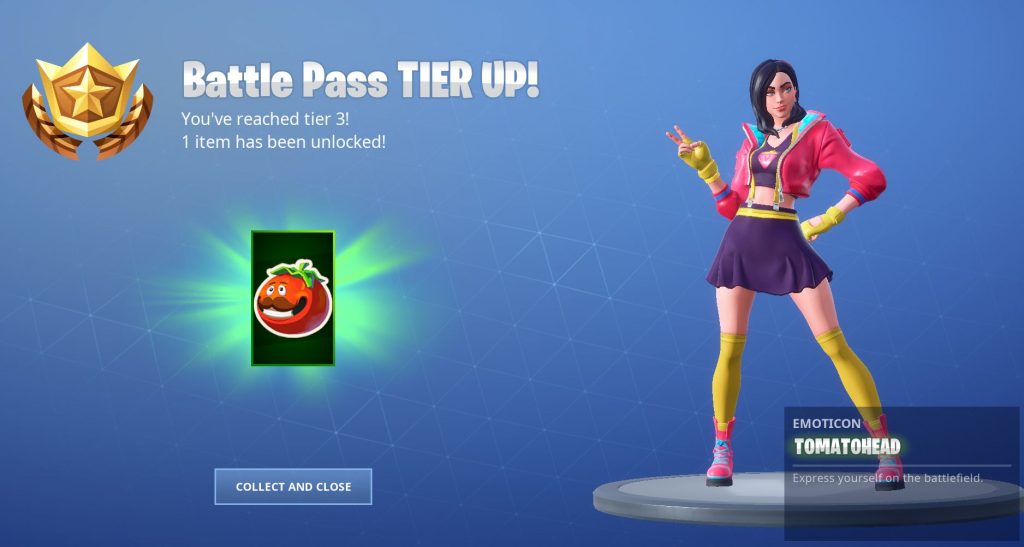Click the Collect and Close button
Viewport: 1024px width, 547px height.
[x=293, y=487]
